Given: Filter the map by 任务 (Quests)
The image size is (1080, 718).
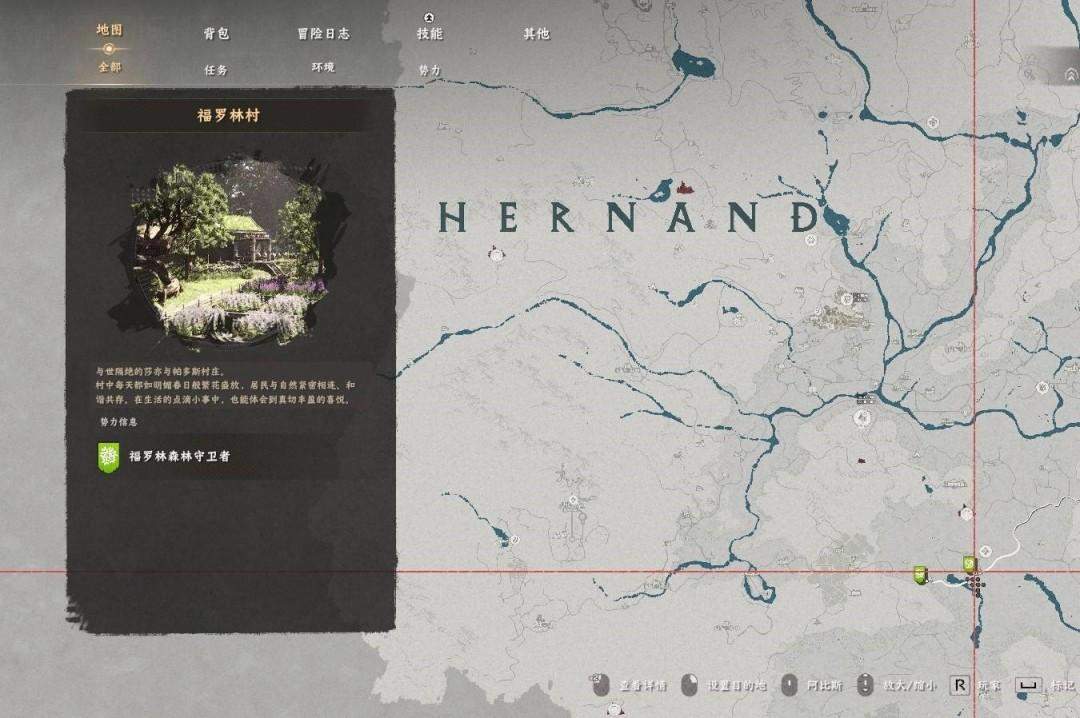Looking at the screenshot, I should [216, 70].
